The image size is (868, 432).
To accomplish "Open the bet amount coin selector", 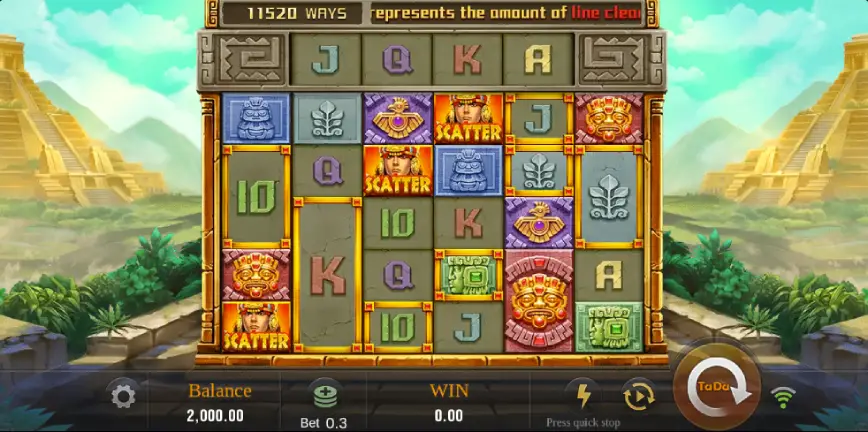I will click(323, 395).
